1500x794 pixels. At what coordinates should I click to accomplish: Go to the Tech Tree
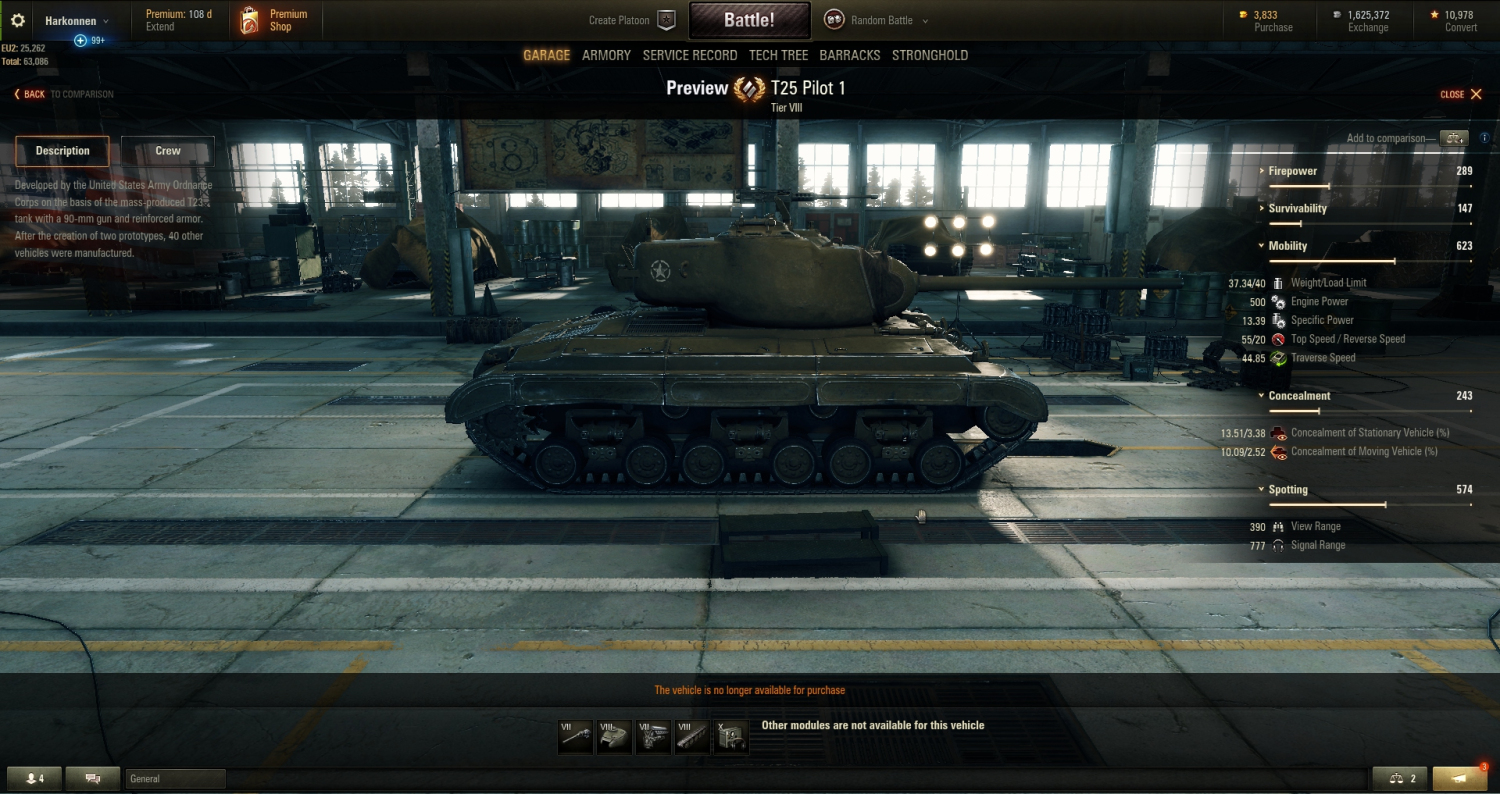778,55
